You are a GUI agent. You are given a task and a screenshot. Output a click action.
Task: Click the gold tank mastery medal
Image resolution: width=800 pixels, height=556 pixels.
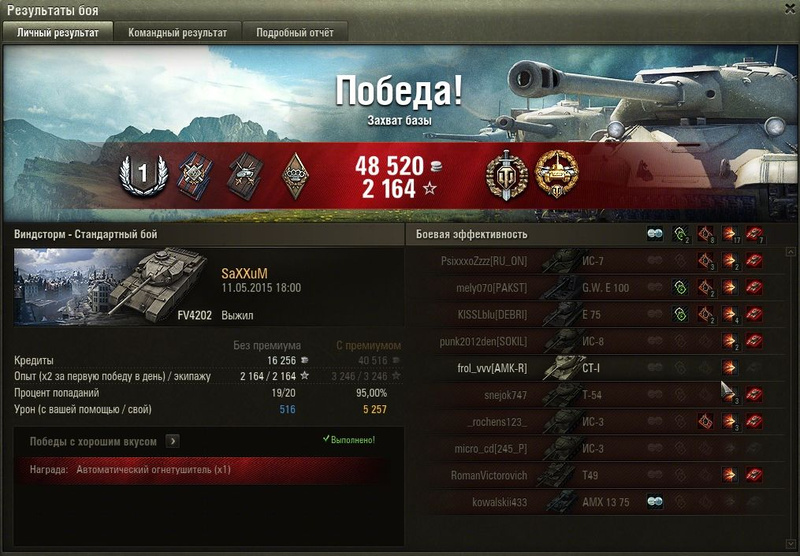click(556, 175)
